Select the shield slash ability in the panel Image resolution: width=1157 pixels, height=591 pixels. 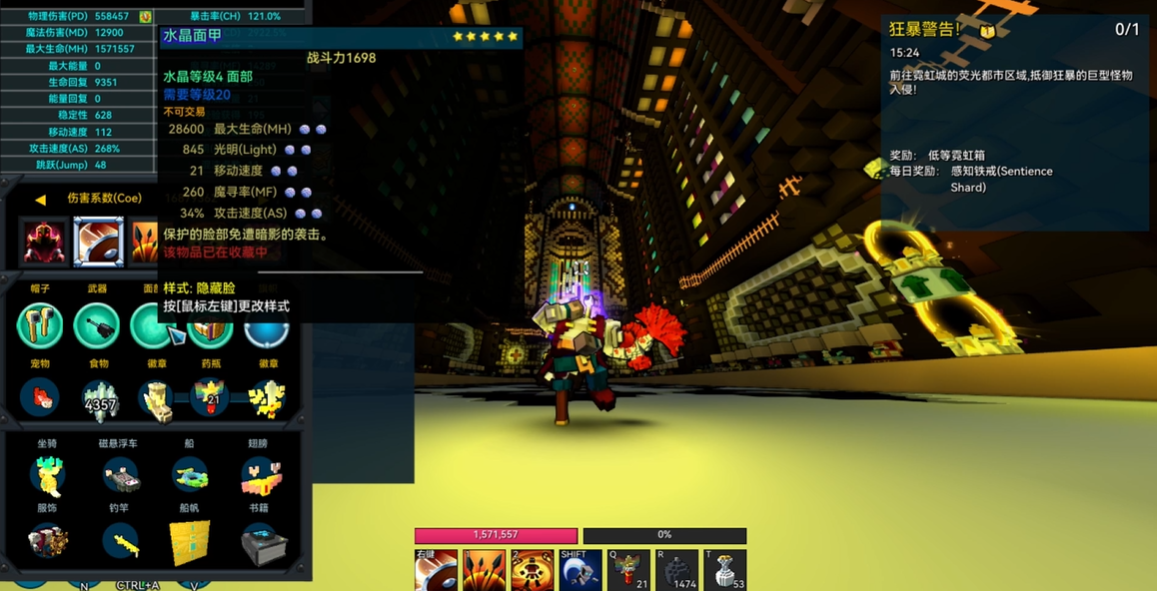point(98,241)
